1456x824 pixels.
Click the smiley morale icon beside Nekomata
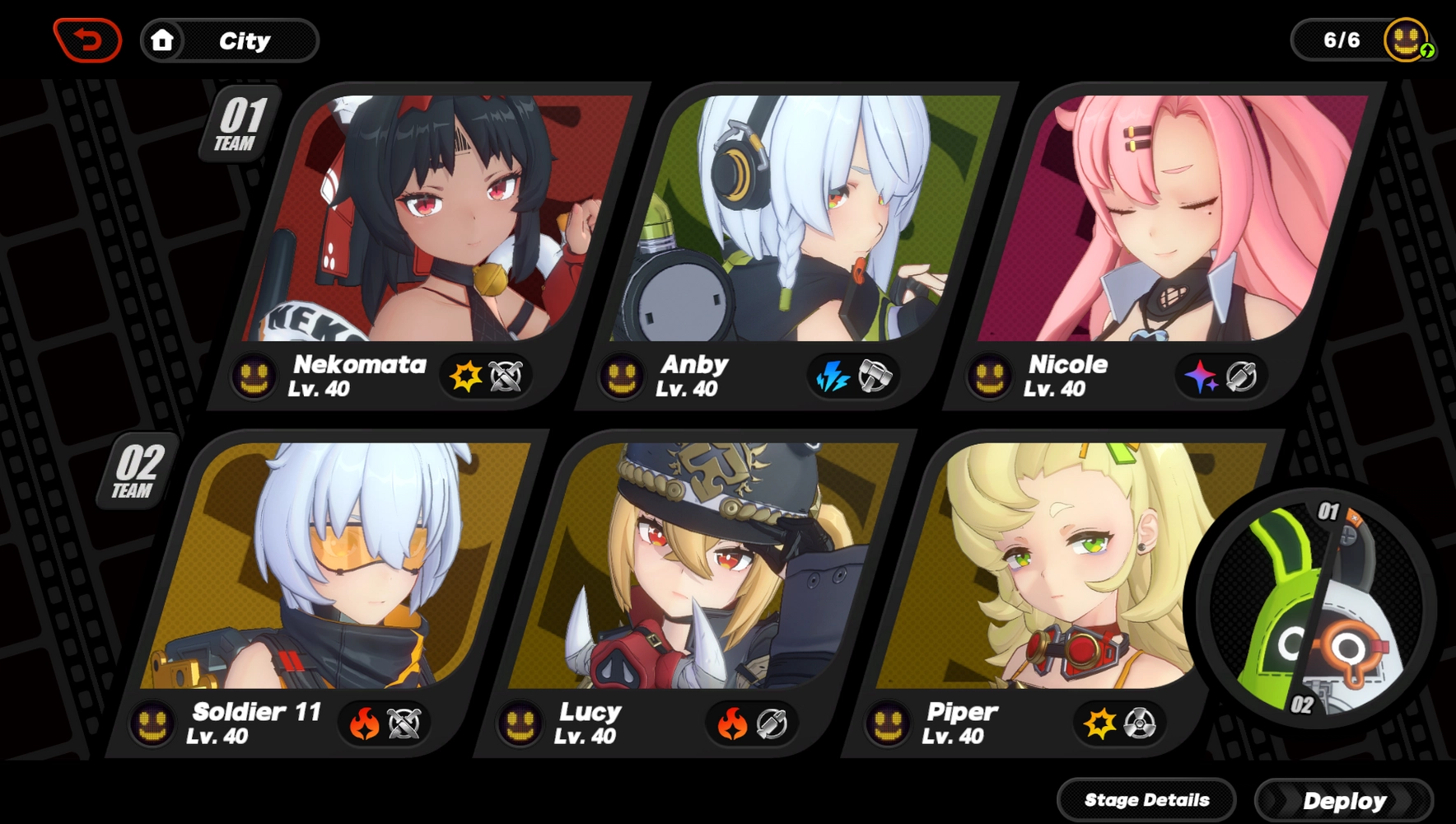click(x=254, y=377)
